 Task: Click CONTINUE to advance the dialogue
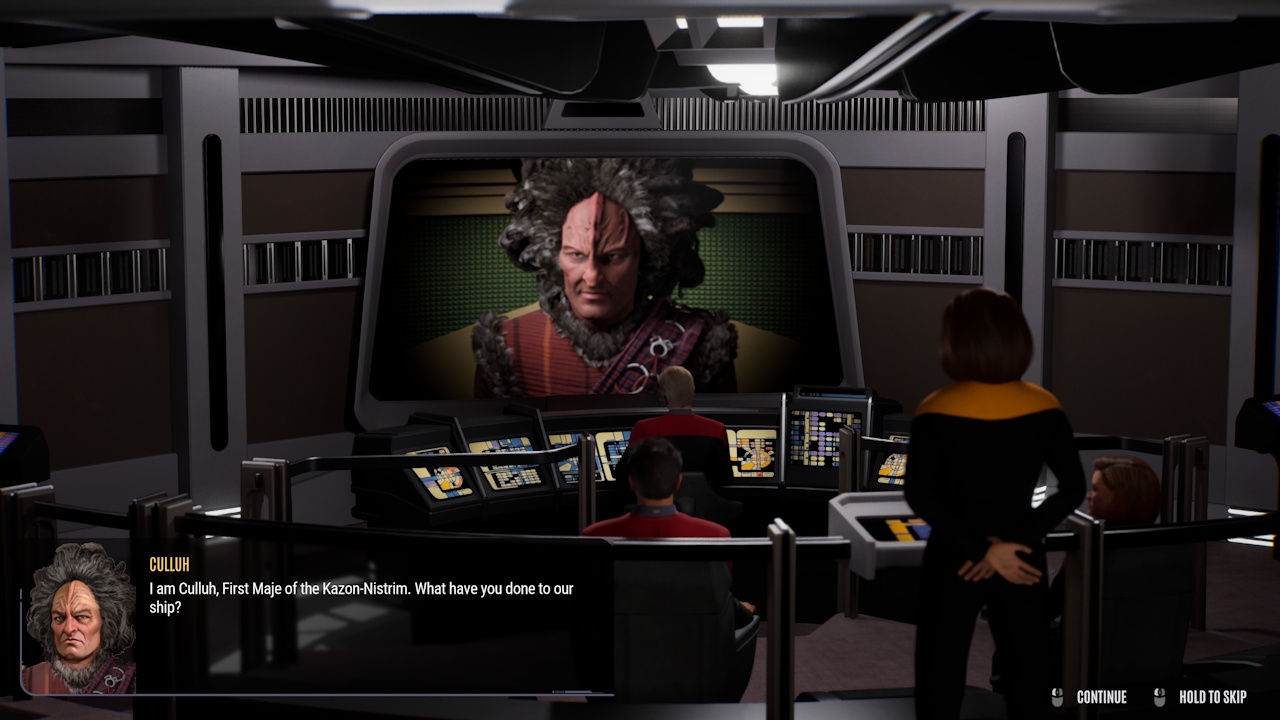click(x=1102, y=697)
